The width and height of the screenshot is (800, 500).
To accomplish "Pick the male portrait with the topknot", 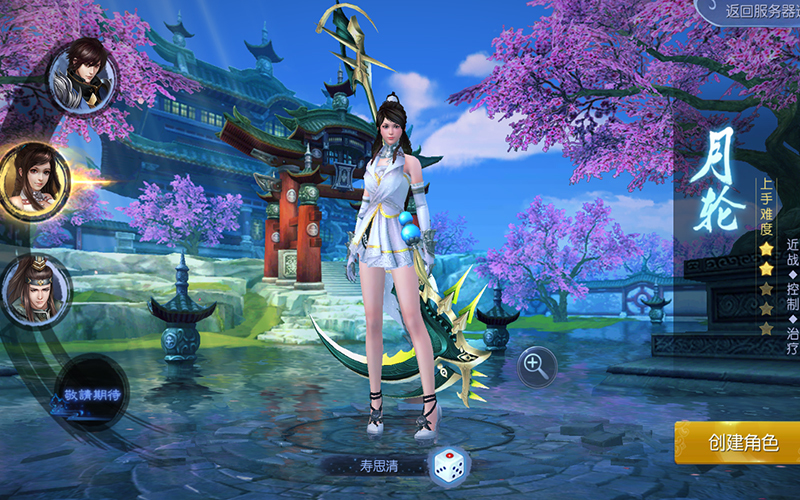I will tap(37, 290).
